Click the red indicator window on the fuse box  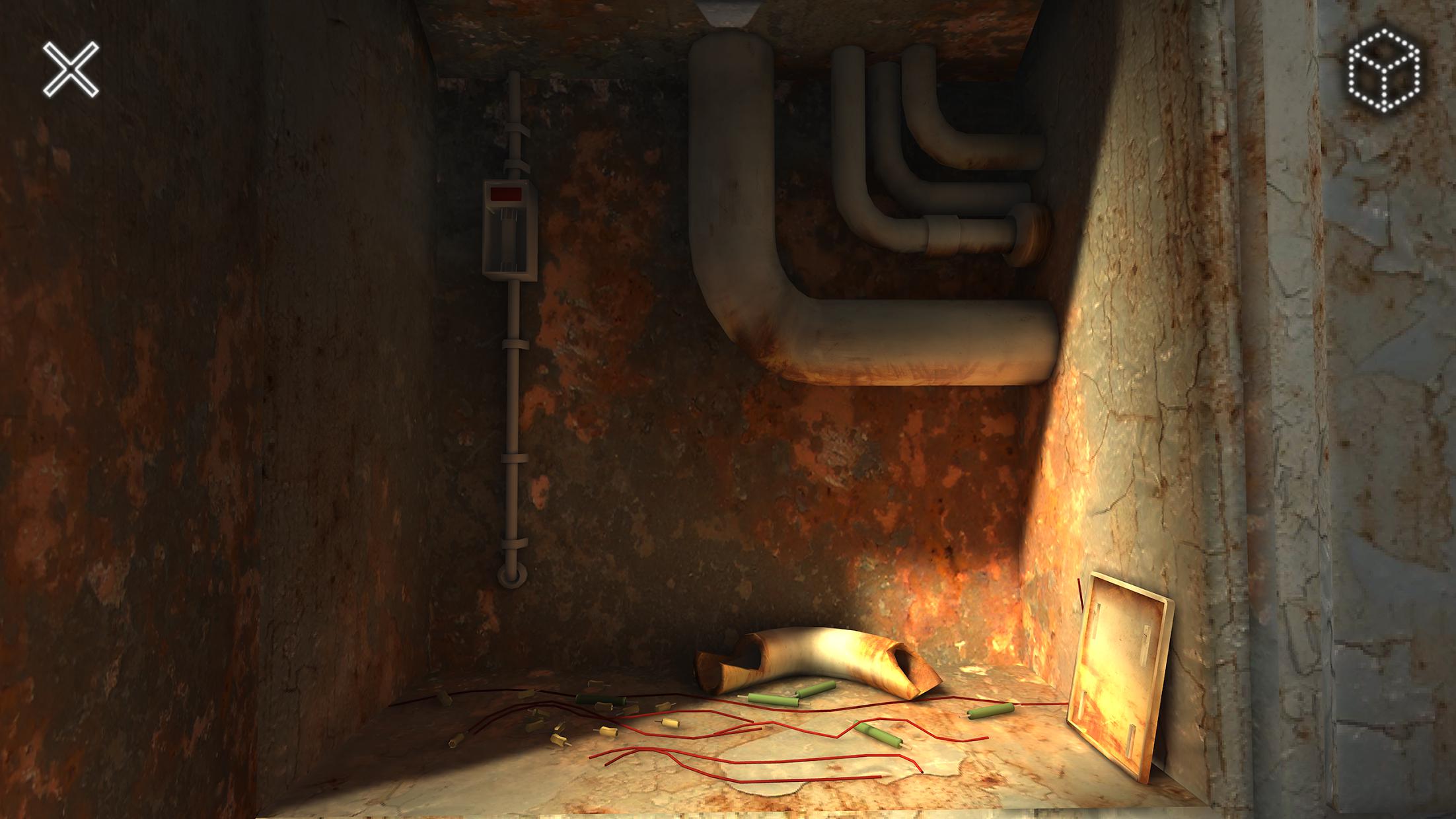[x=506, y=192]
